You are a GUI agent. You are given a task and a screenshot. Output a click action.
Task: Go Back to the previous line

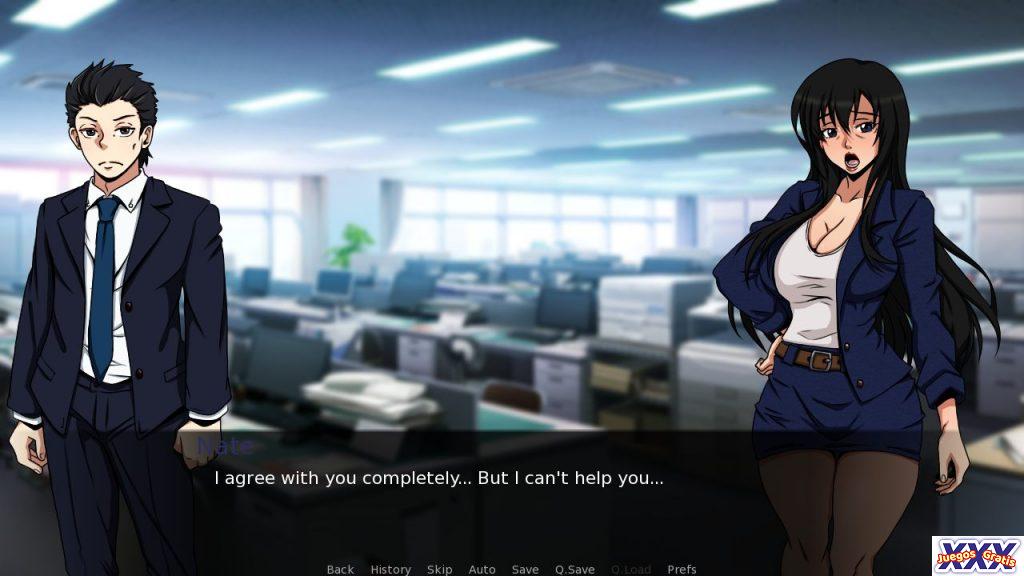coord(340,569)
